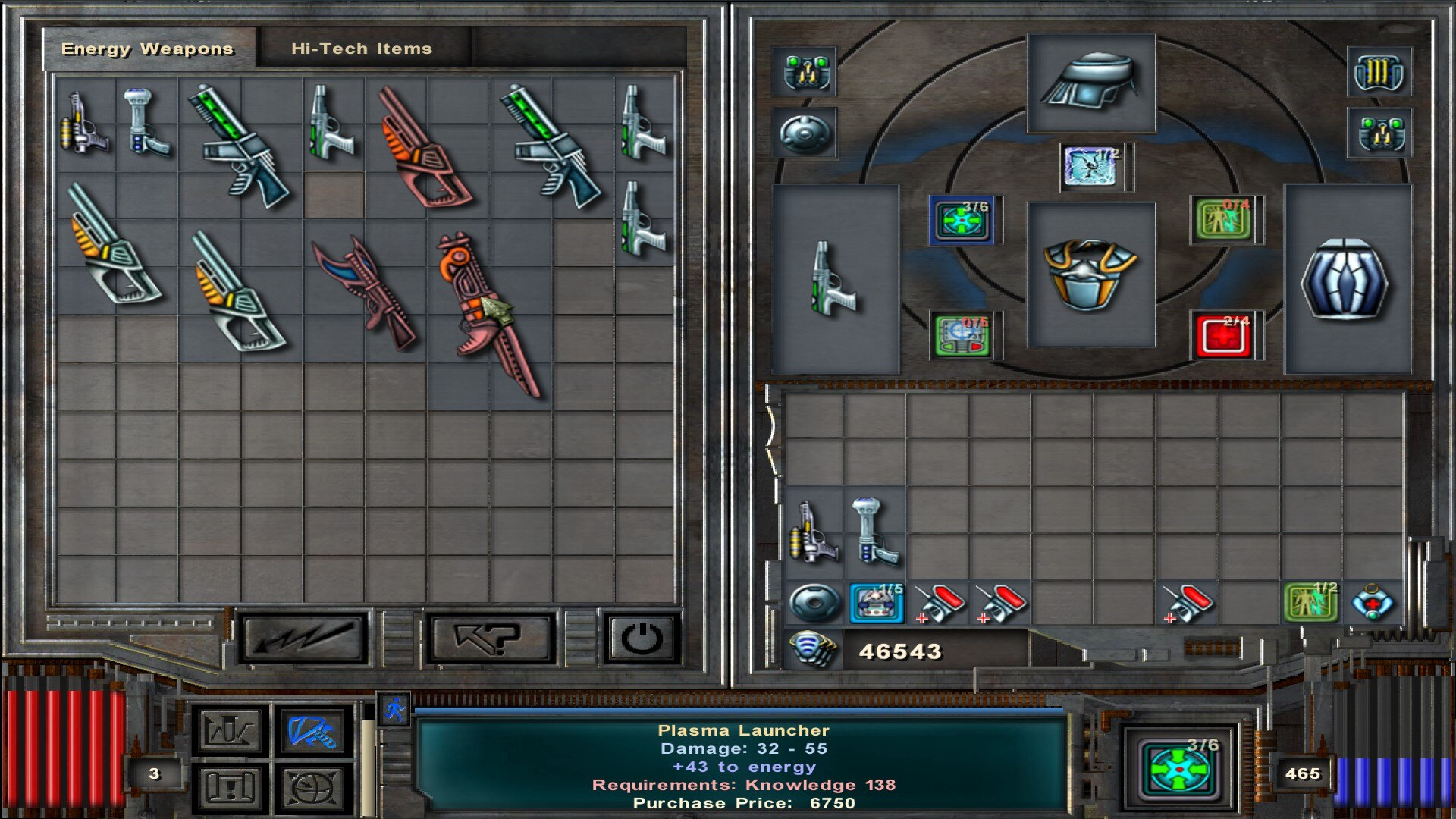Choose the equipped chest armor slot
This screenshot has width=1456, height=819.
point(1090,275)
